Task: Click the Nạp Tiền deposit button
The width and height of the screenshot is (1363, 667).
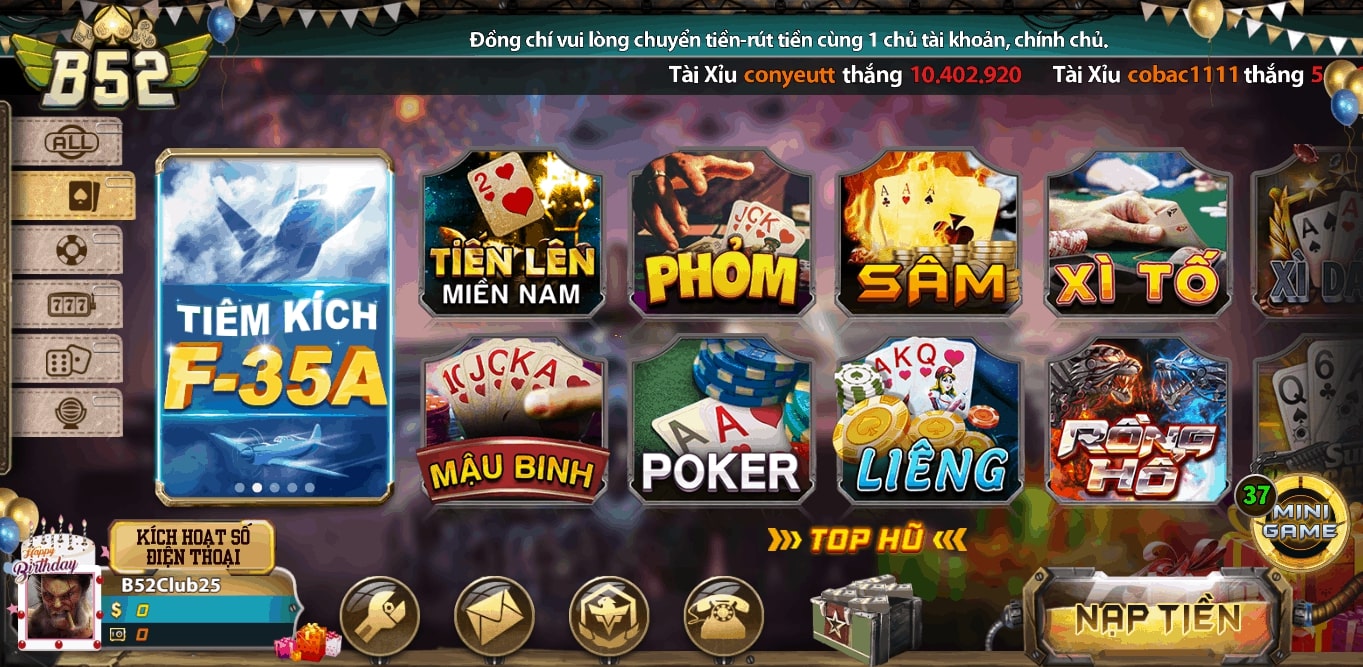Action: (x=1157, y=618)
